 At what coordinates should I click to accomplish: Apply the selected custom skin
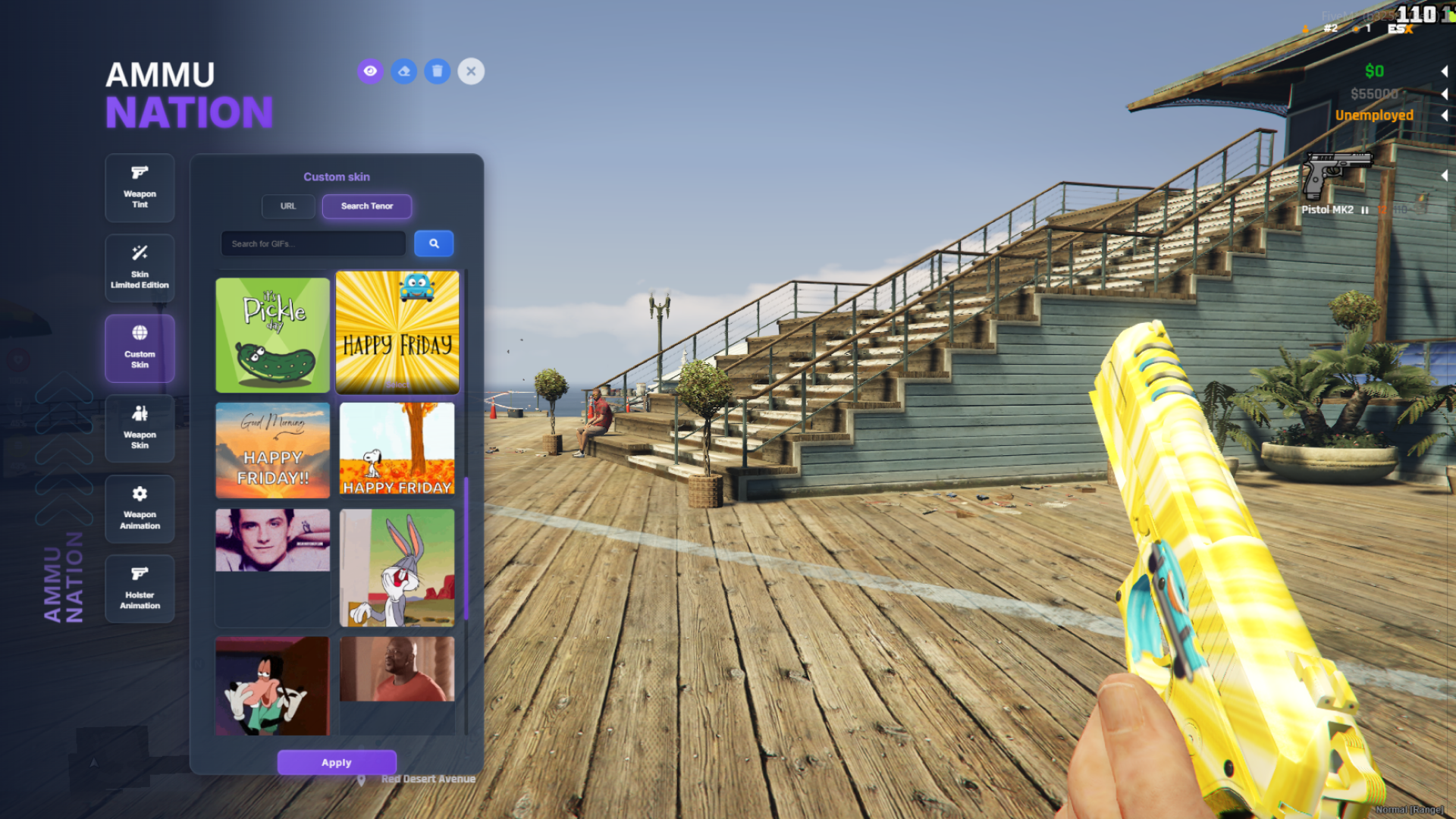pos(337,762)
